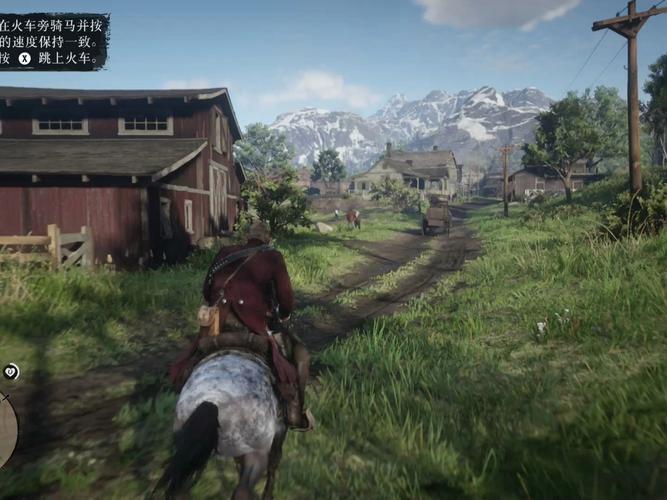The image size is (667, 500).
Task: Select the heart core icon above the minimap
Action: [11, 372]
